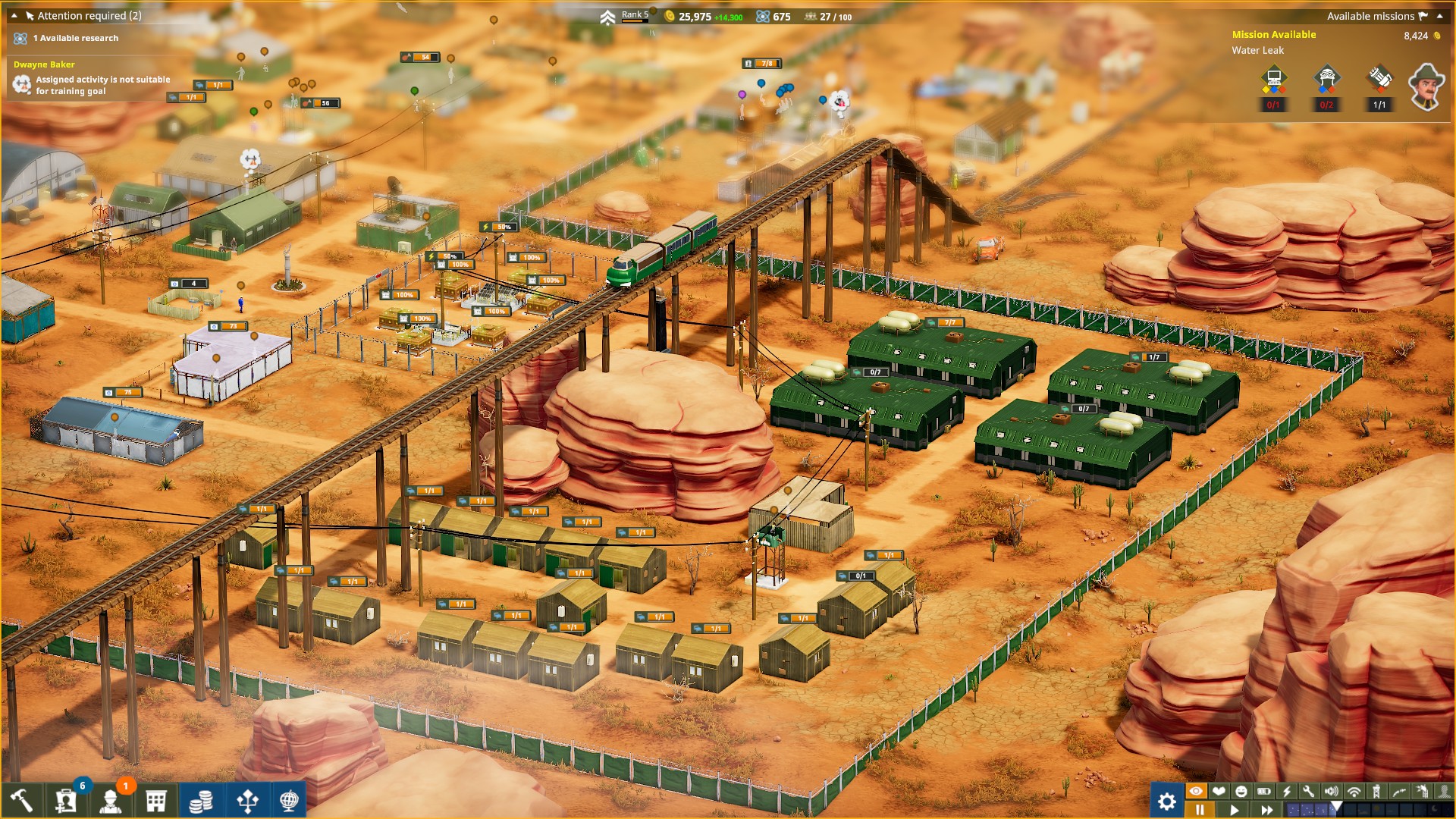Open the economy coins panel

(x=201, y=802)
